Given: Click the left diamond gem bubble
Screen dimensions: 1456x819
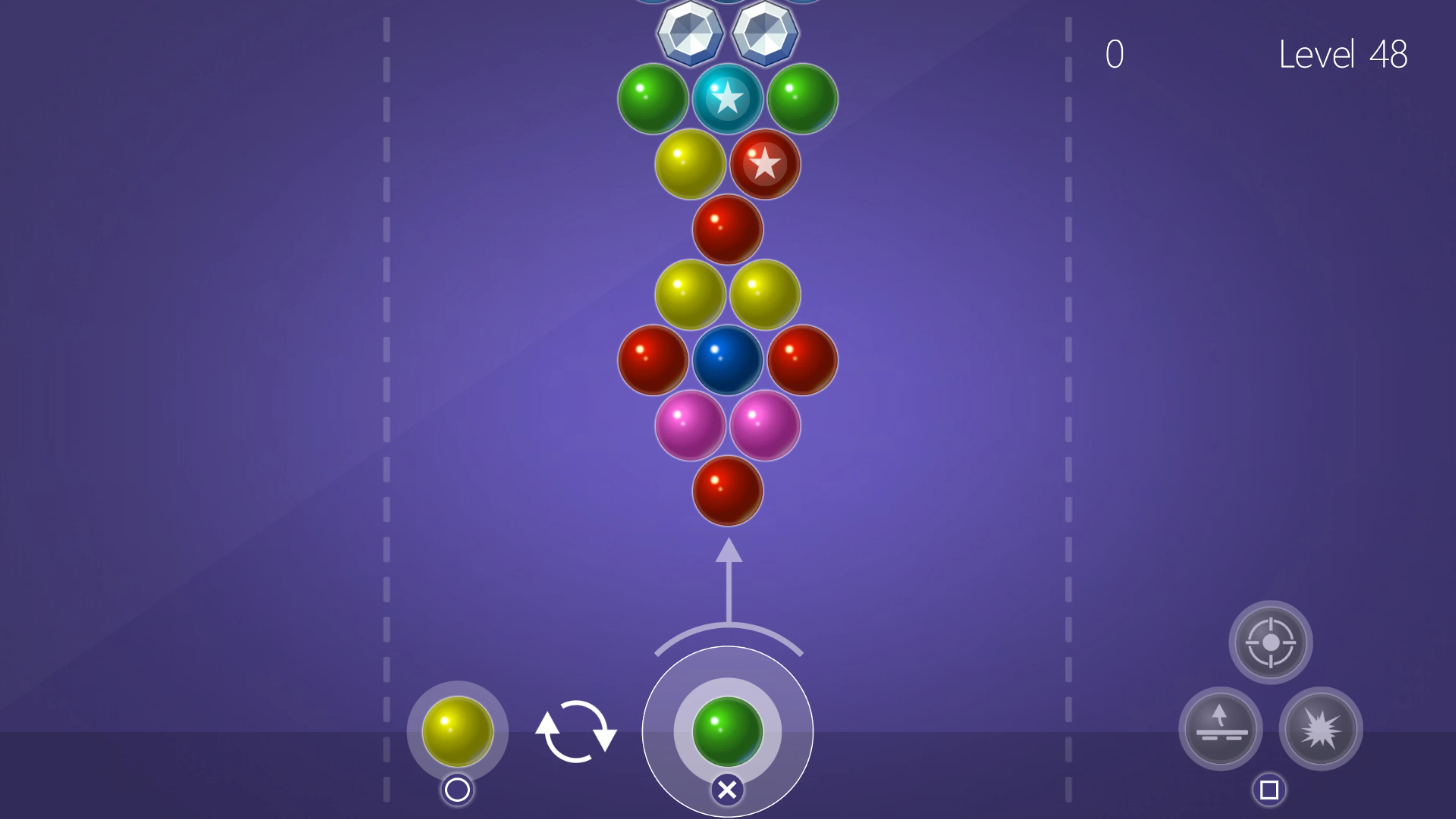Looking at the screenshot, I should [691, 34].
